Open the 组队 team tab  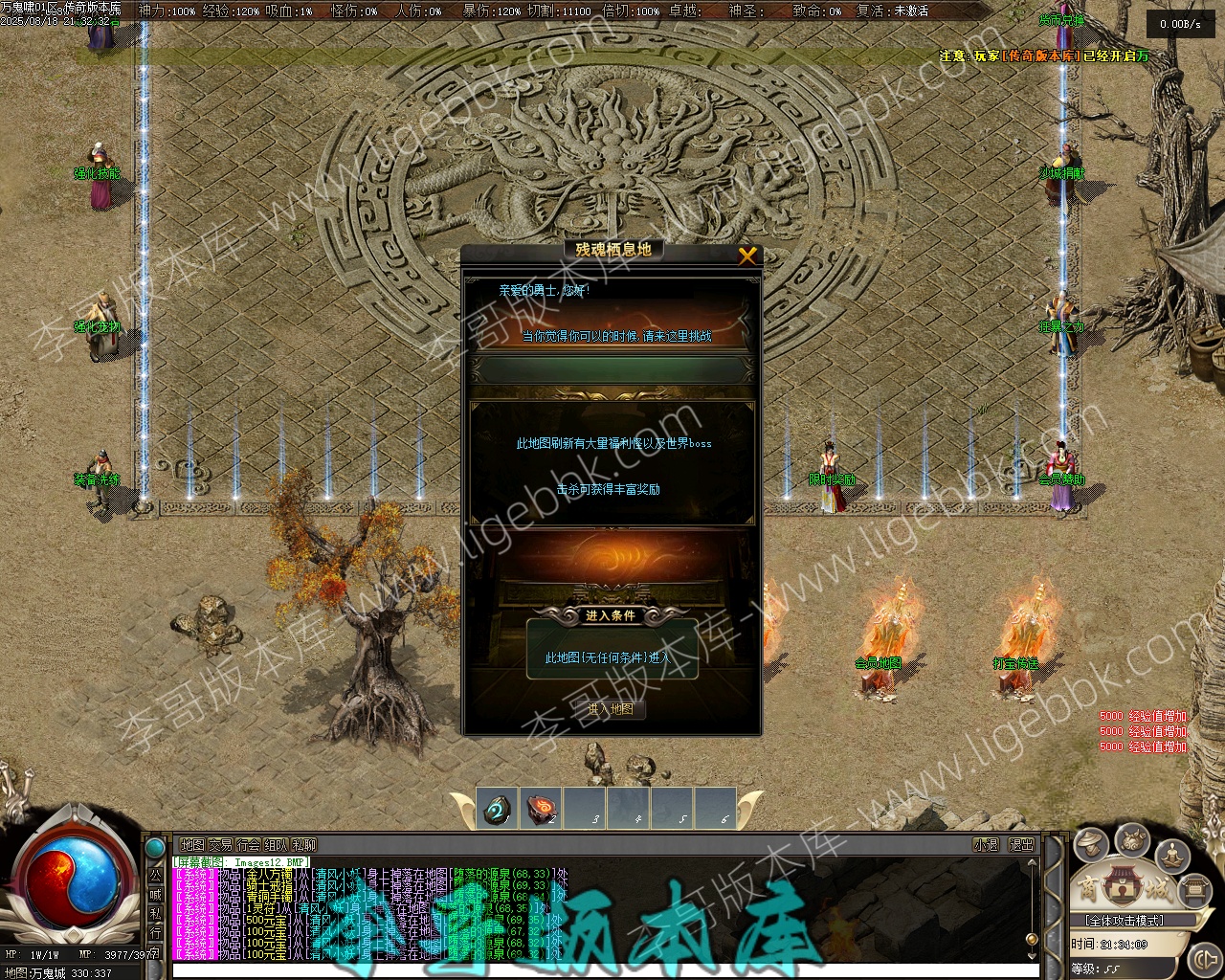coord(277,845)
